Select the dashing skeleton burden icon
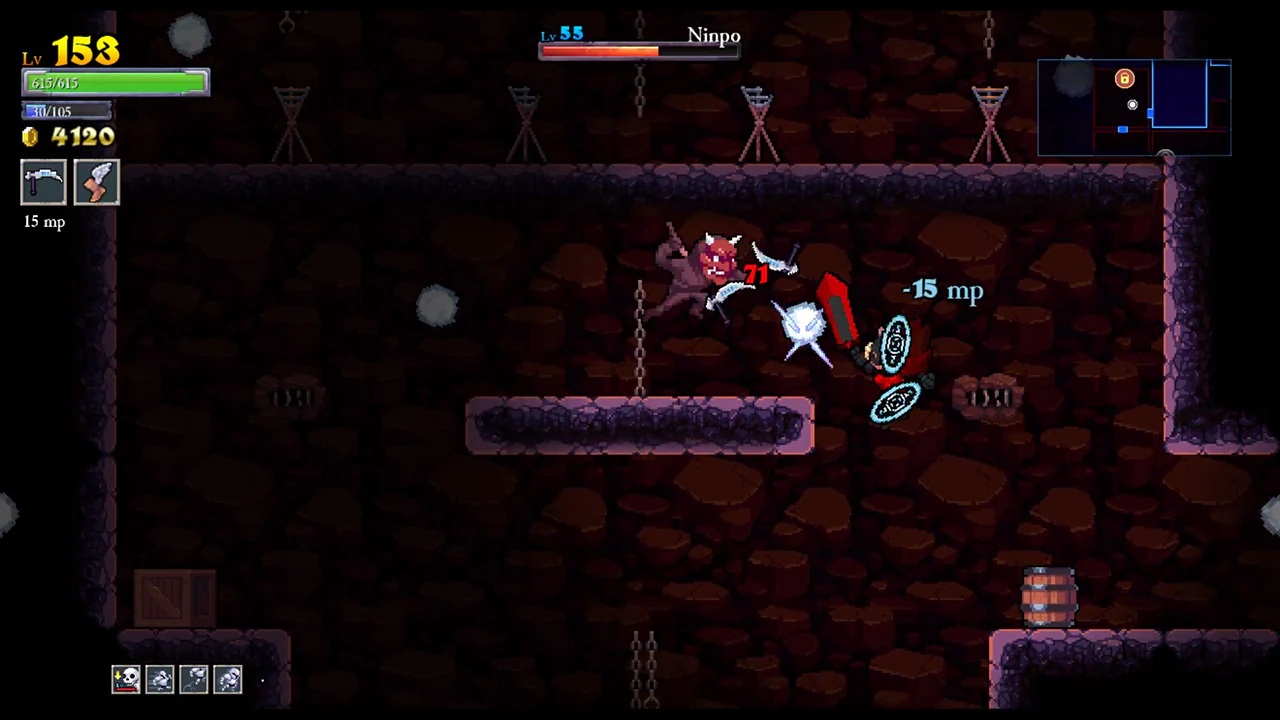The image size is (1280, 720). (160, 679)
